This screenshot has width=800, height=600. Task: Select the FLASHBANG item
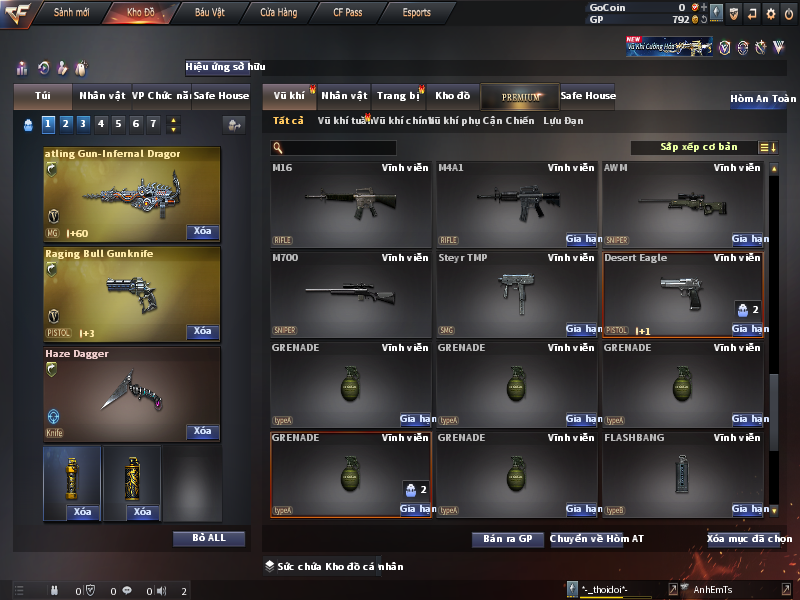(683, 473)
